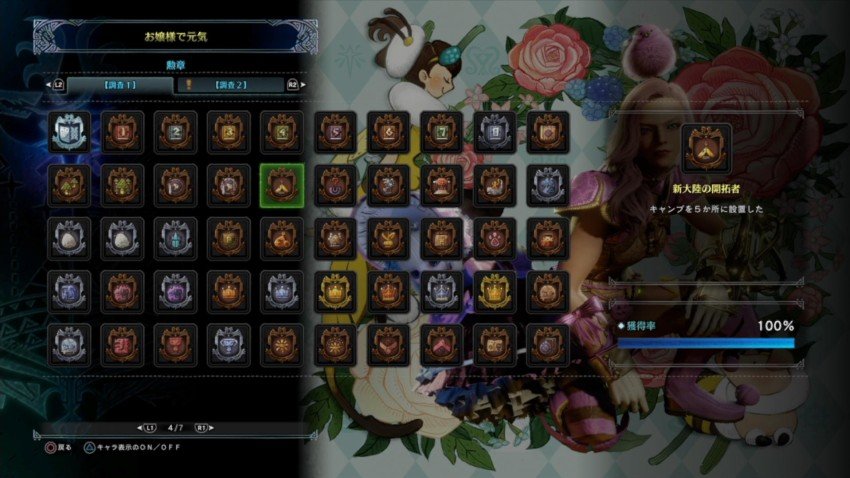The height and width of the screenshot is (478, 850).
Task: Select the medal showing number 6
Action: pyautogui.click(x=389, y=131)
